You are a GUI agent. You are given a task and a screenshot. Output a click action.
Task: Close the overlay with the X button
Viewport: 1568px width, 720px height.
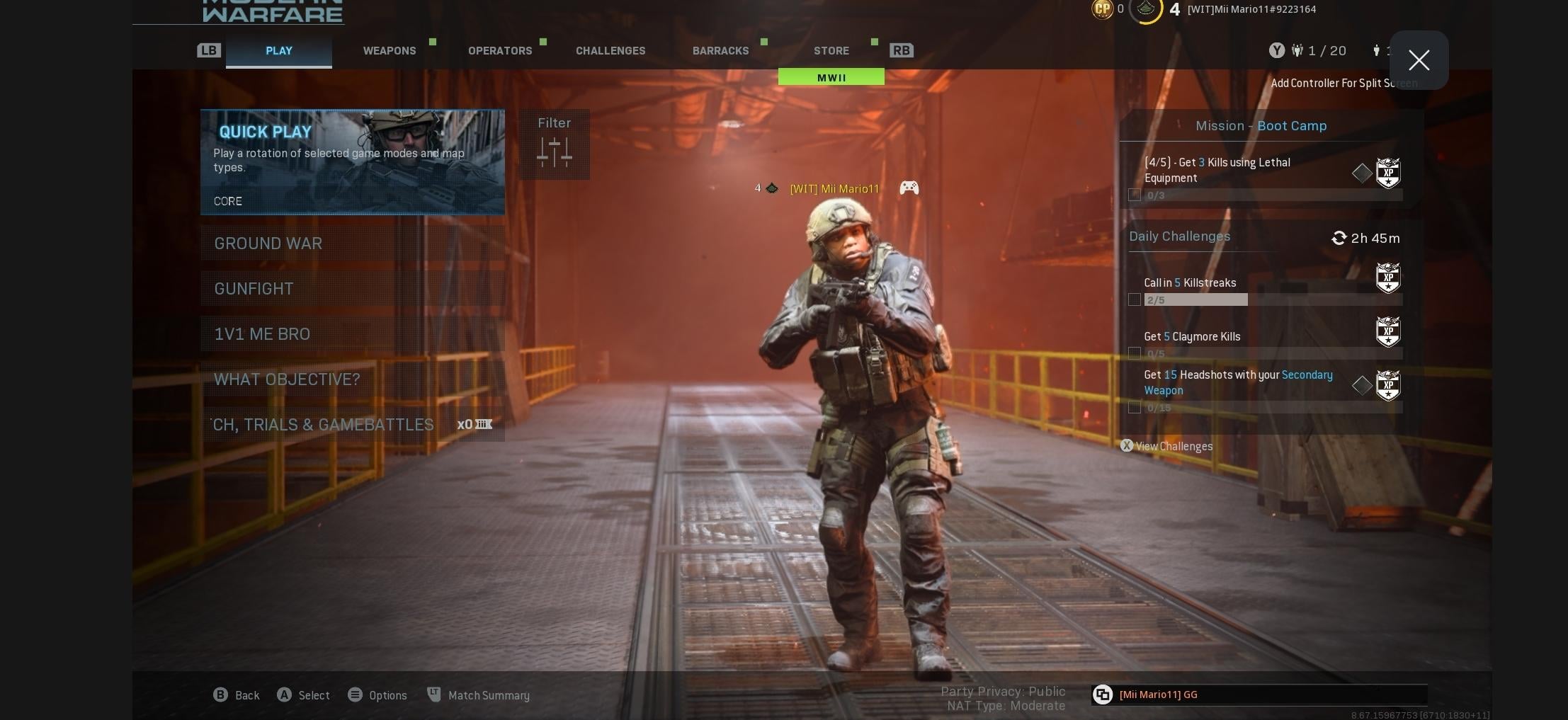pyautogui.click(x=1419, y=60)
